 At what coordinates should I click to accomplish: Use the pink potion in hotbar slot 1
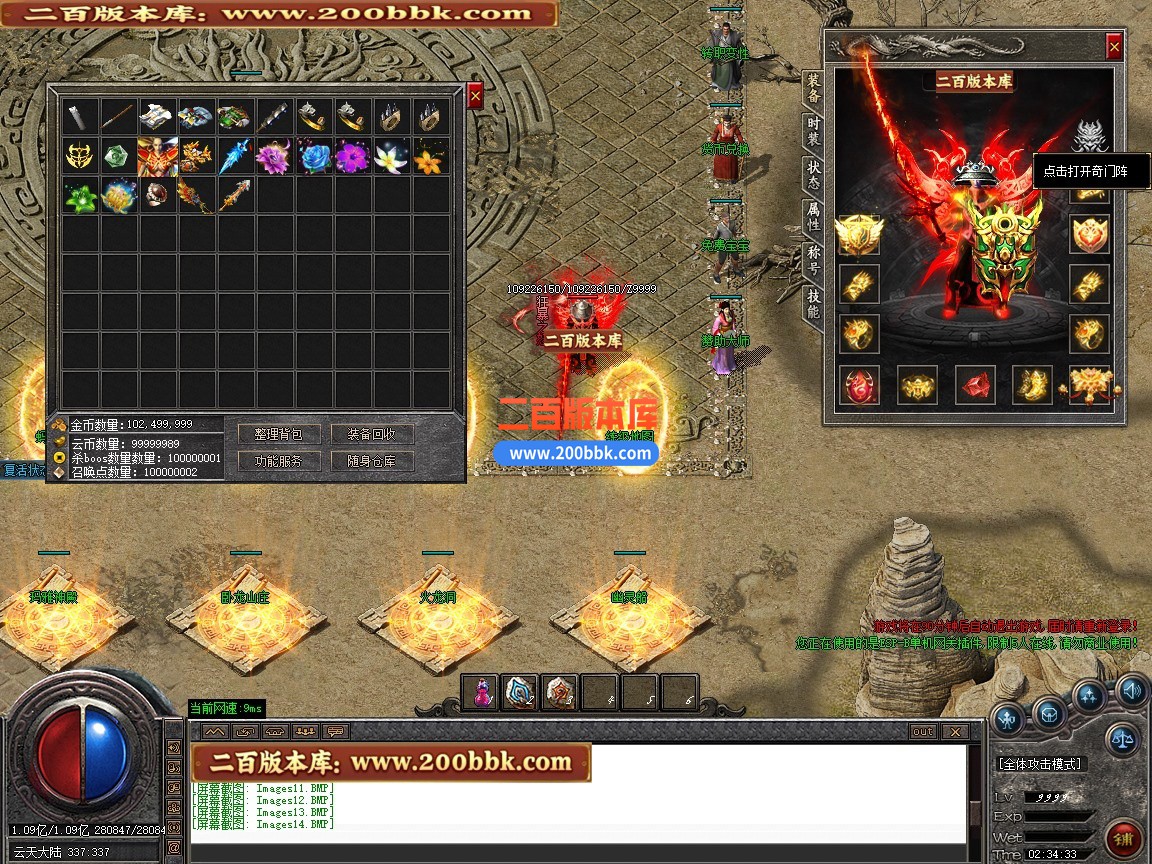pyautogui.click(x=482, y=692)
